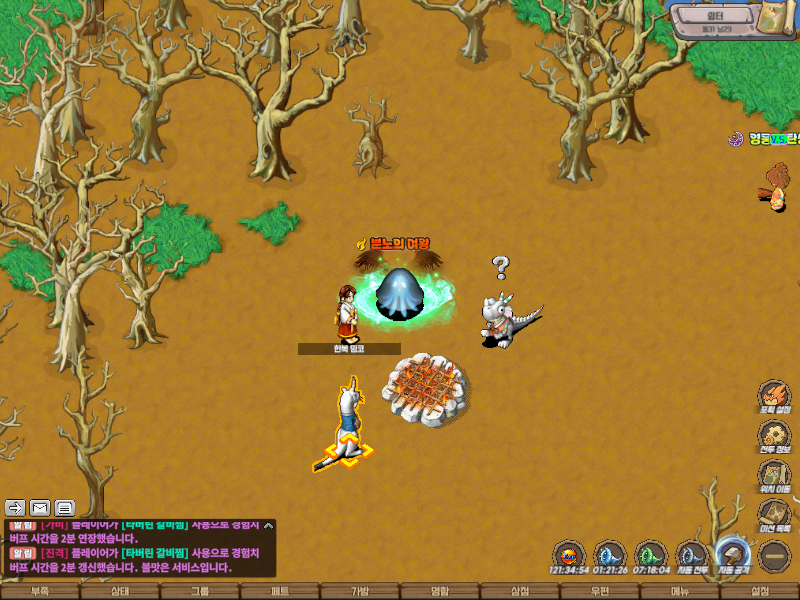The height and width of the screenshot is (600, 800).
Task: Show the 전투 정보 battle info
Action: [774, 436]
